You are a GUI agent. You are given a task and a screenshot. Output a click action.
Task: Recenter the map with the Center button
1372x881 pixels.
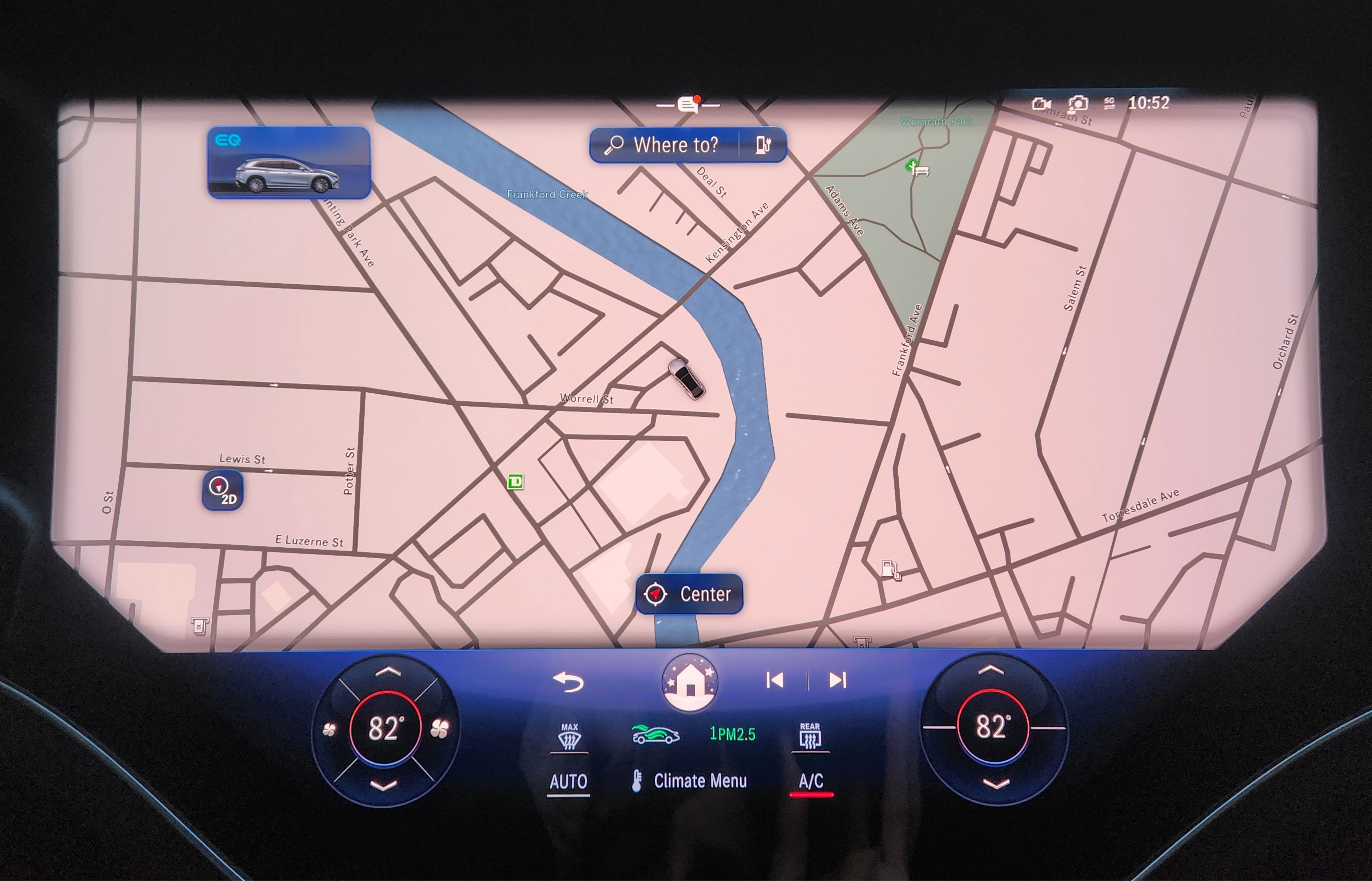(x=689, y=595)
